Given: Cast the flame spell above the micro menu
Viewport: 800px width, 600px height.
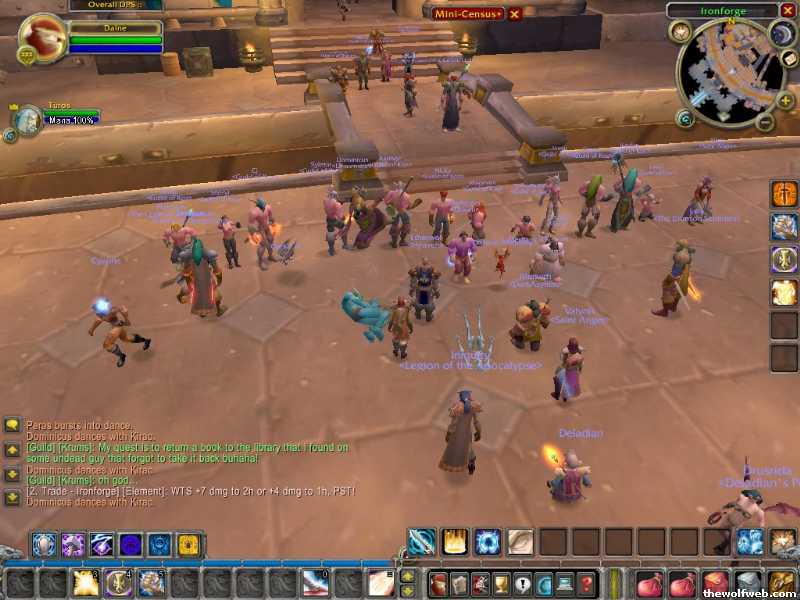Looking at the screenshot, I should tap(455, 543).
